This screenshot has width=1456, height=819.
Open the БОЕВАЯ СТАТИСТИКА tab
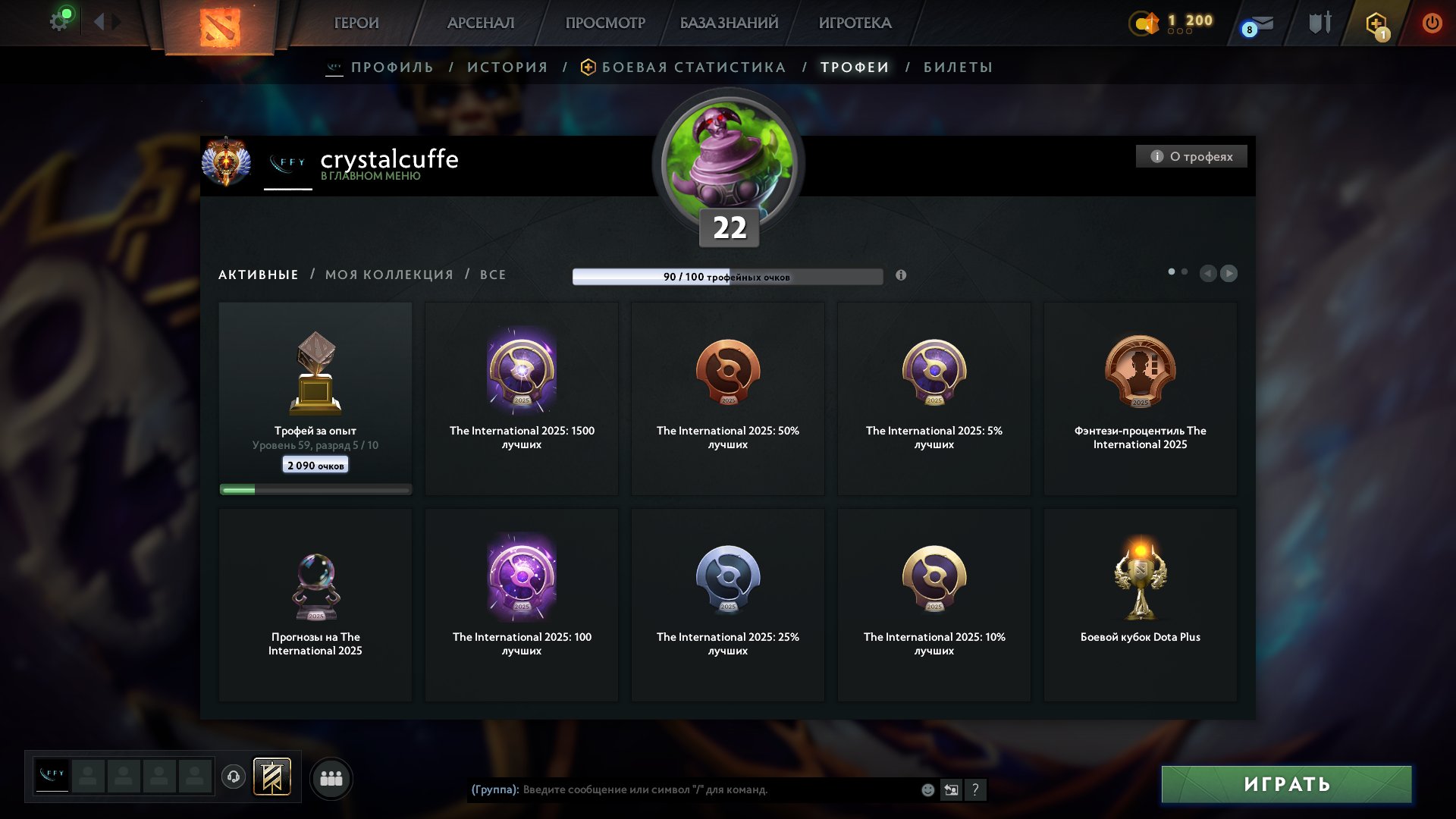coord(693,67)
